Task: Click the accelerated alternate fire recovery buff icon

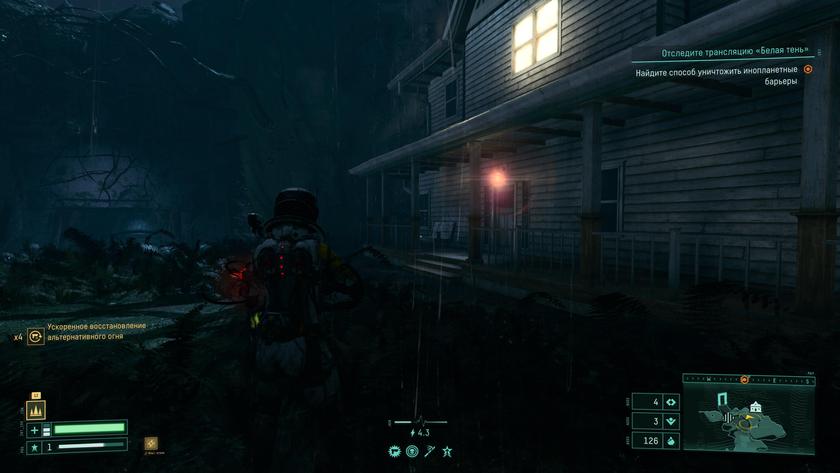Action: [36, 337]
